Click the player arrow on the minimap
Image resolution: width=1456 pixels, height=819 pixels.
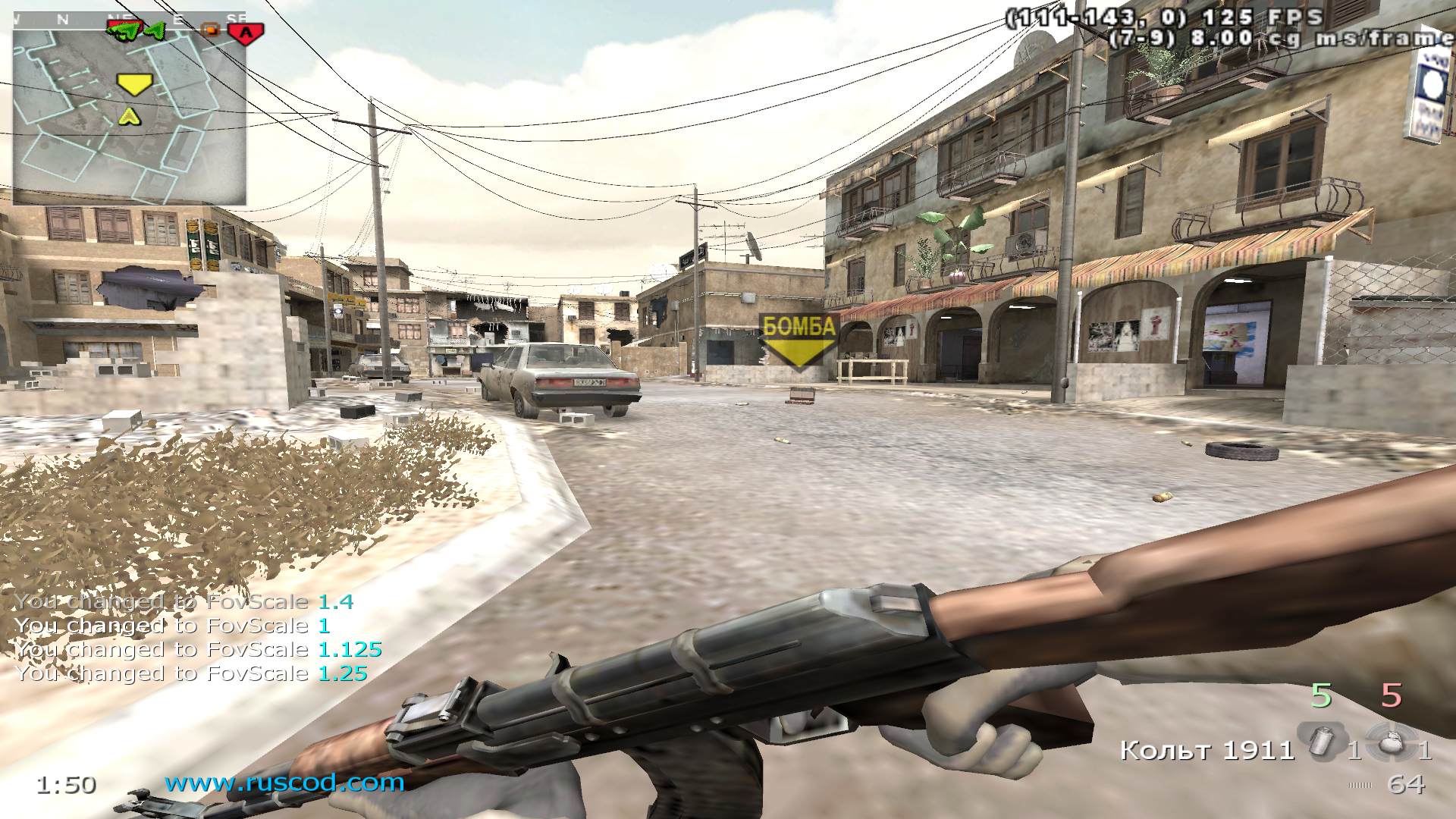pos(130,116)
